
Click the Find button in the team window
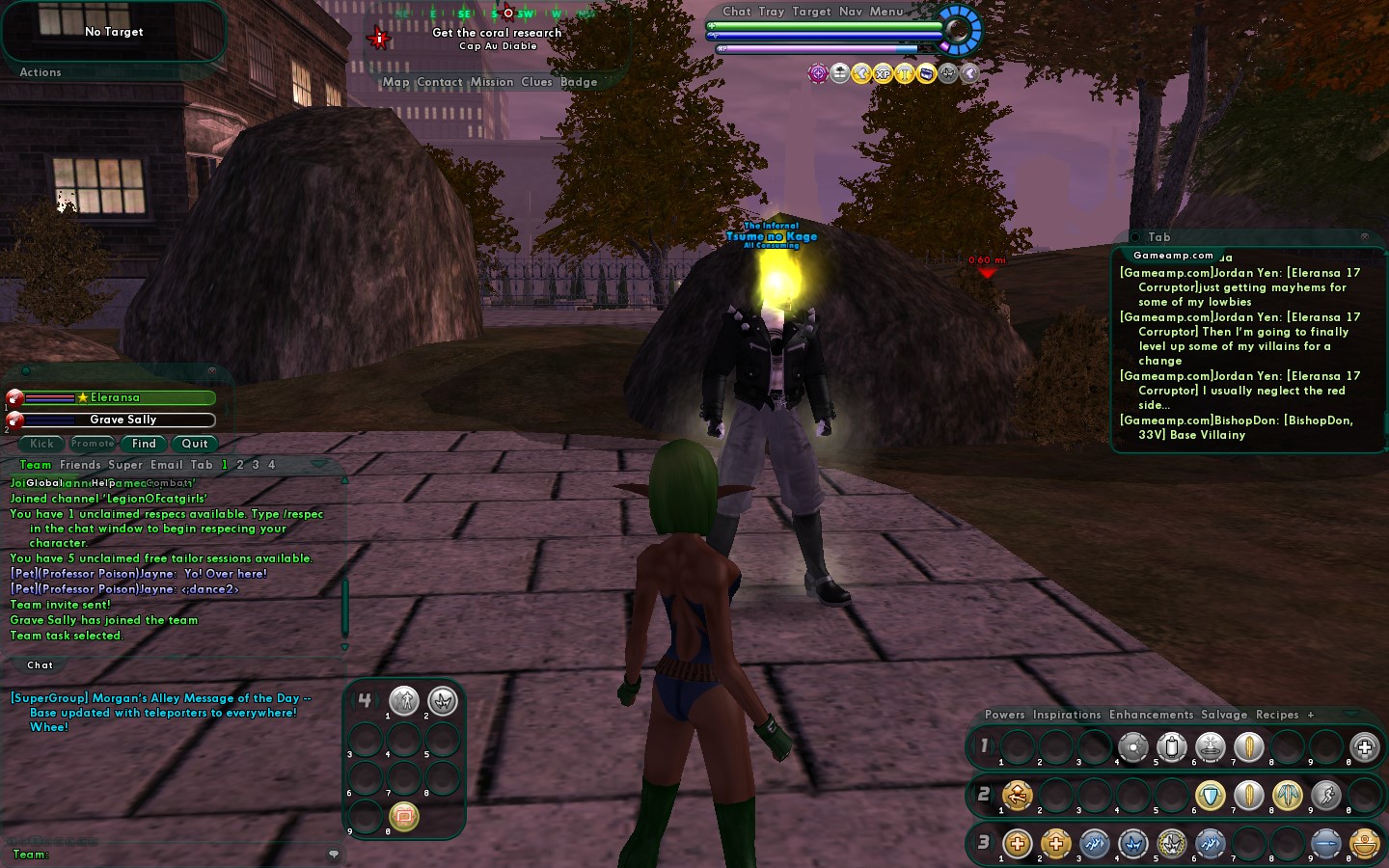(144, 444)
